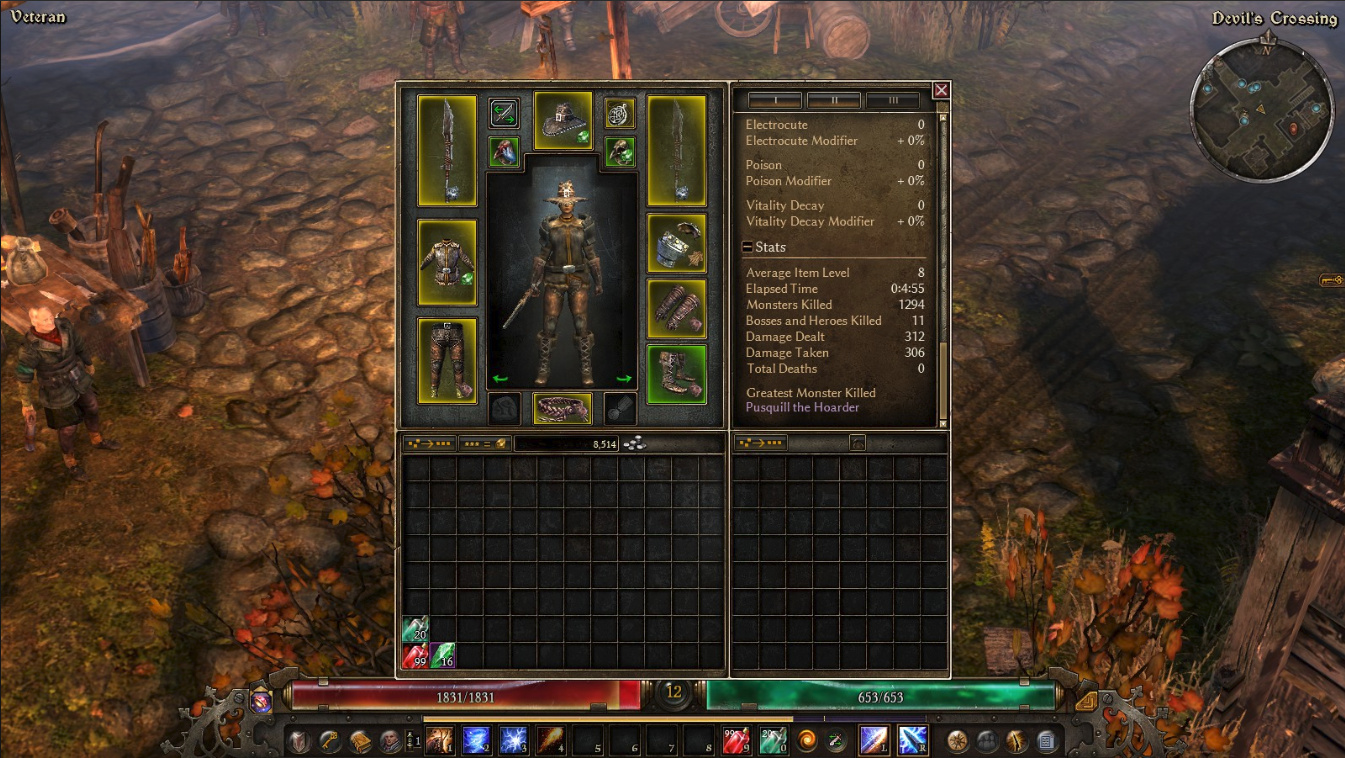Open the quest journal book icon
This screenshot has height=758, width=1345.
coord(360,741)
